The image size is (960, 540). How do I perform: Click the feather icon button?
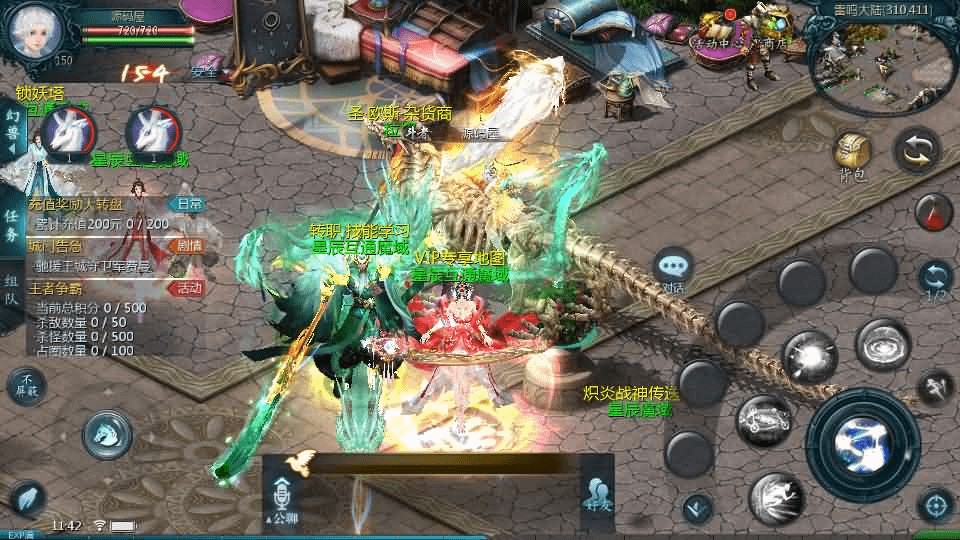pos(26,498)
